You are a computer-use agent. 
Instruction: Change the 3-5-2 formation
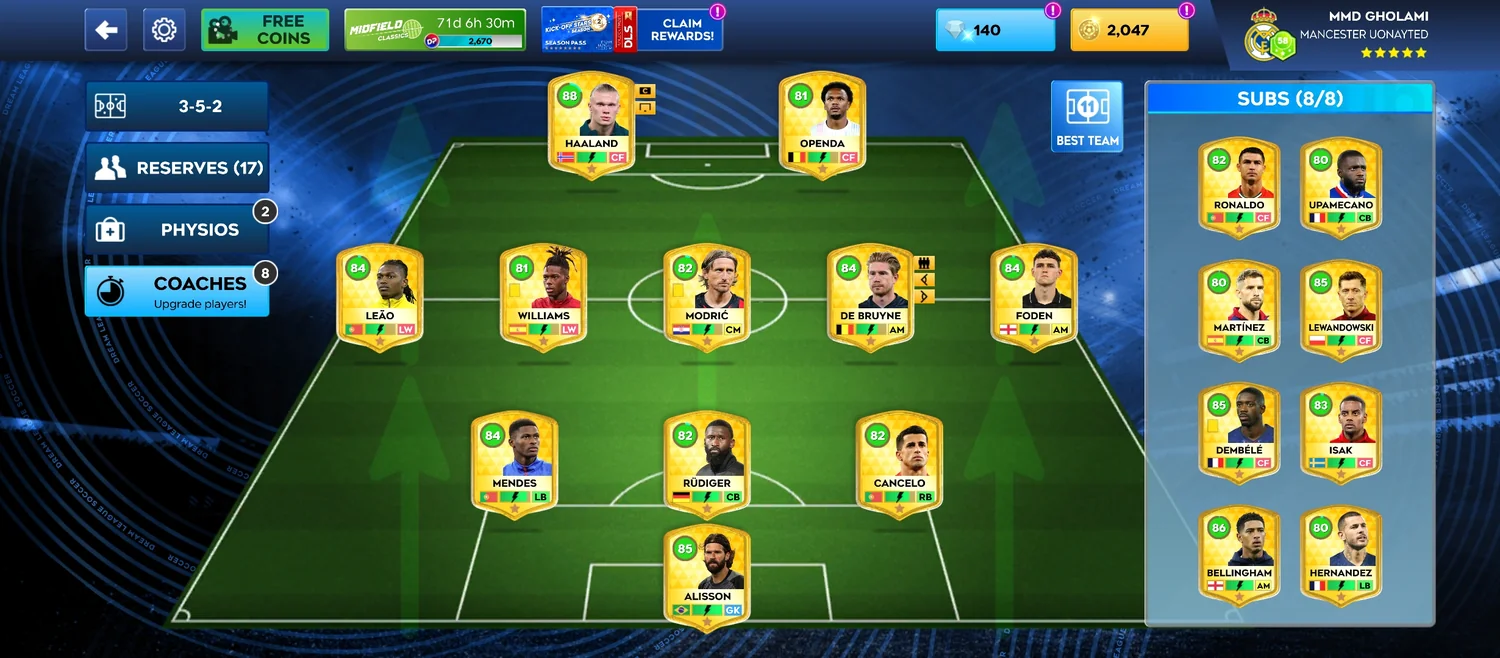[x=177, y=106]
